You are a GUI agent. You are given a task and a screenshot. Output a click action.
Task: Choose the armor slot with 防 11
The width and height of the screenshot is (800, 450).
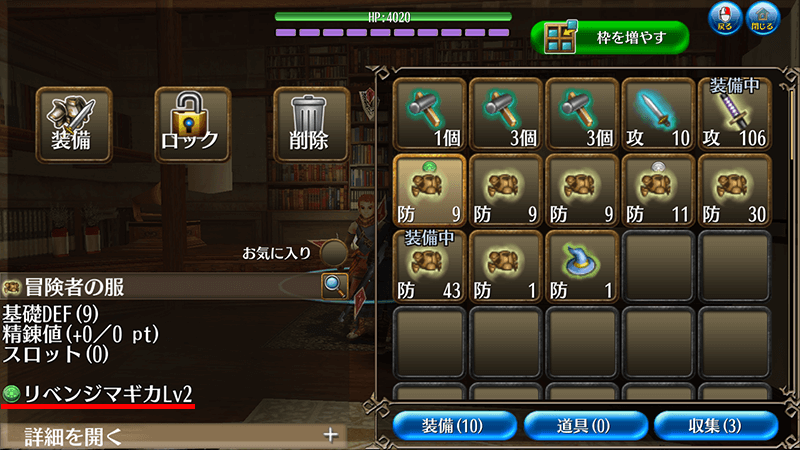(657, 189)
